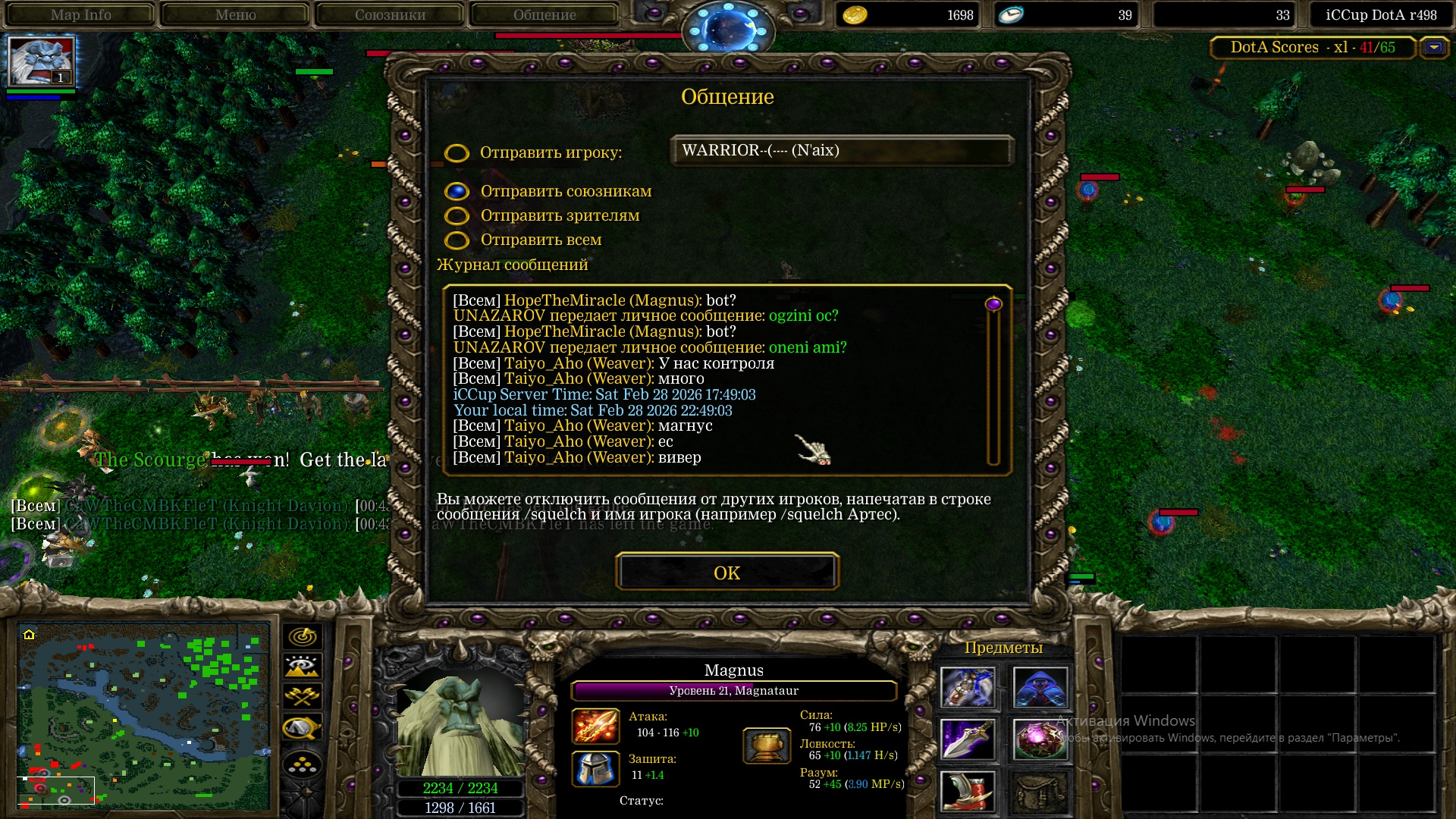Open the Map Info menu

pos(80,14)
